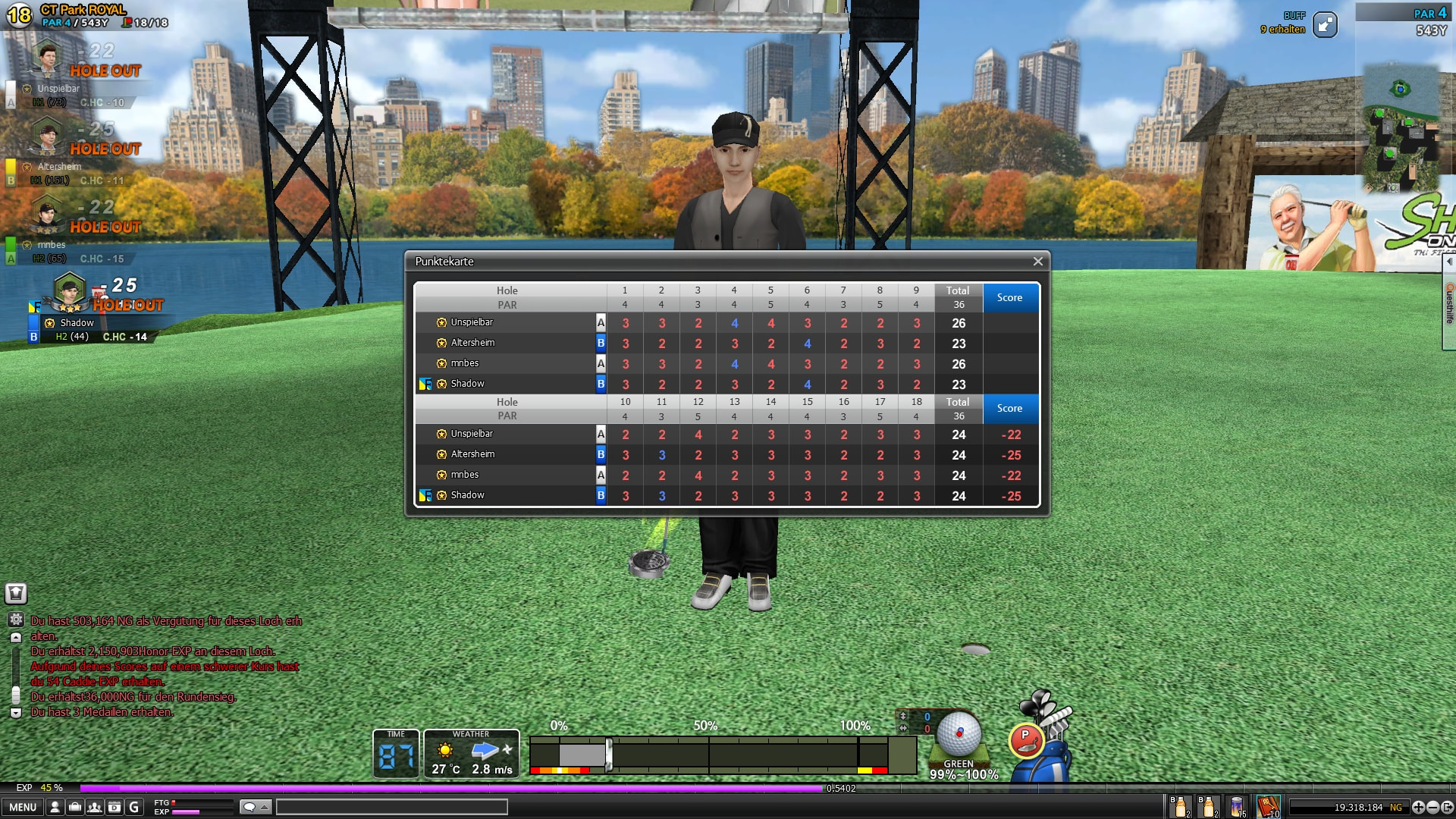Select the blue energy can item
1456x819 pixels.
1238,807
